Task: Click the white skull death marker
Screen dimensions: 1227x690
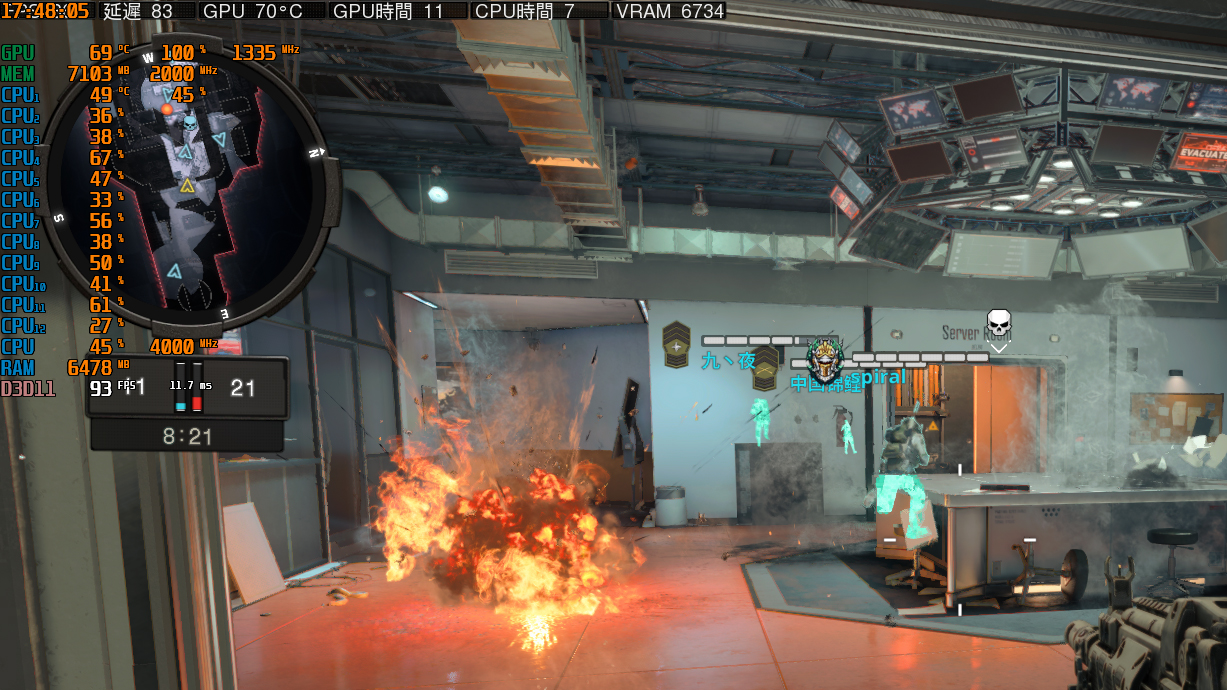Action: point(998,325)
